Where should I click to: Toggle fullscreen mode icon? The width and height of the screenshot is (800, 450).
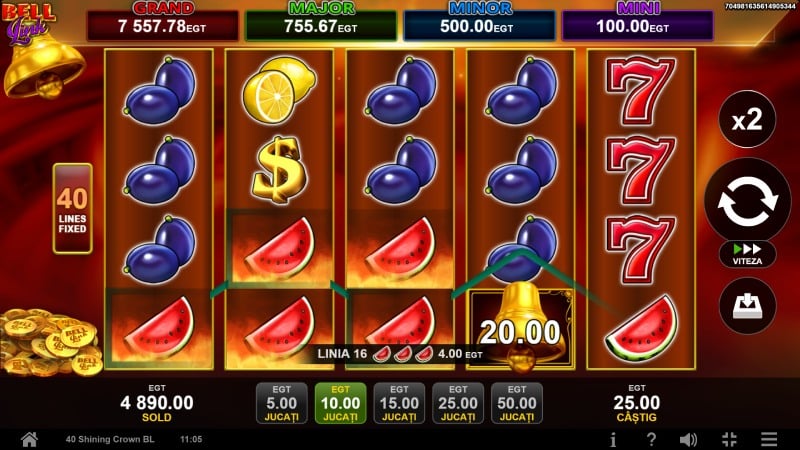[x=728, y=439]
